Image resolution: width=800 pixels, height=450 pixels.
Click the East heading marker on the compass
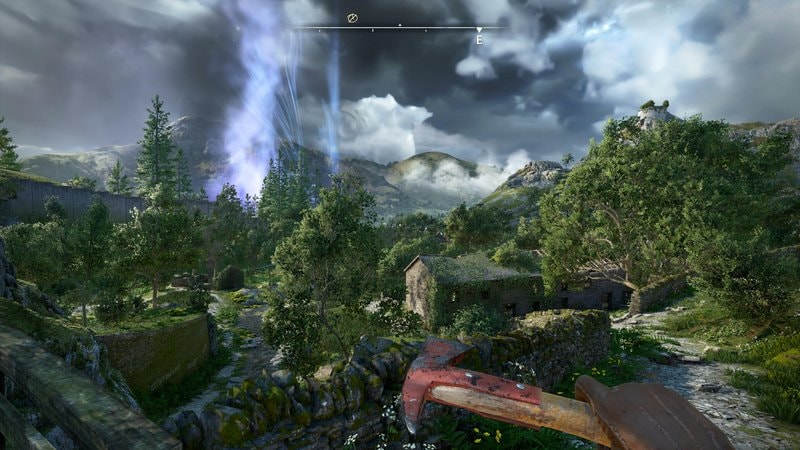(479, 38)
